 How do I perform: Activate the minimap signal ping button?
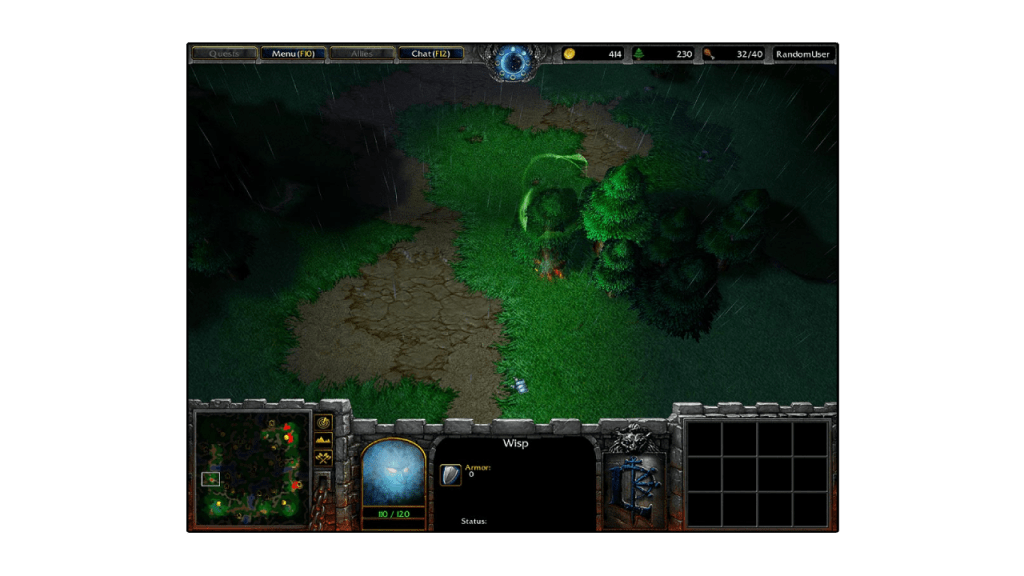[x=324, y=422]
